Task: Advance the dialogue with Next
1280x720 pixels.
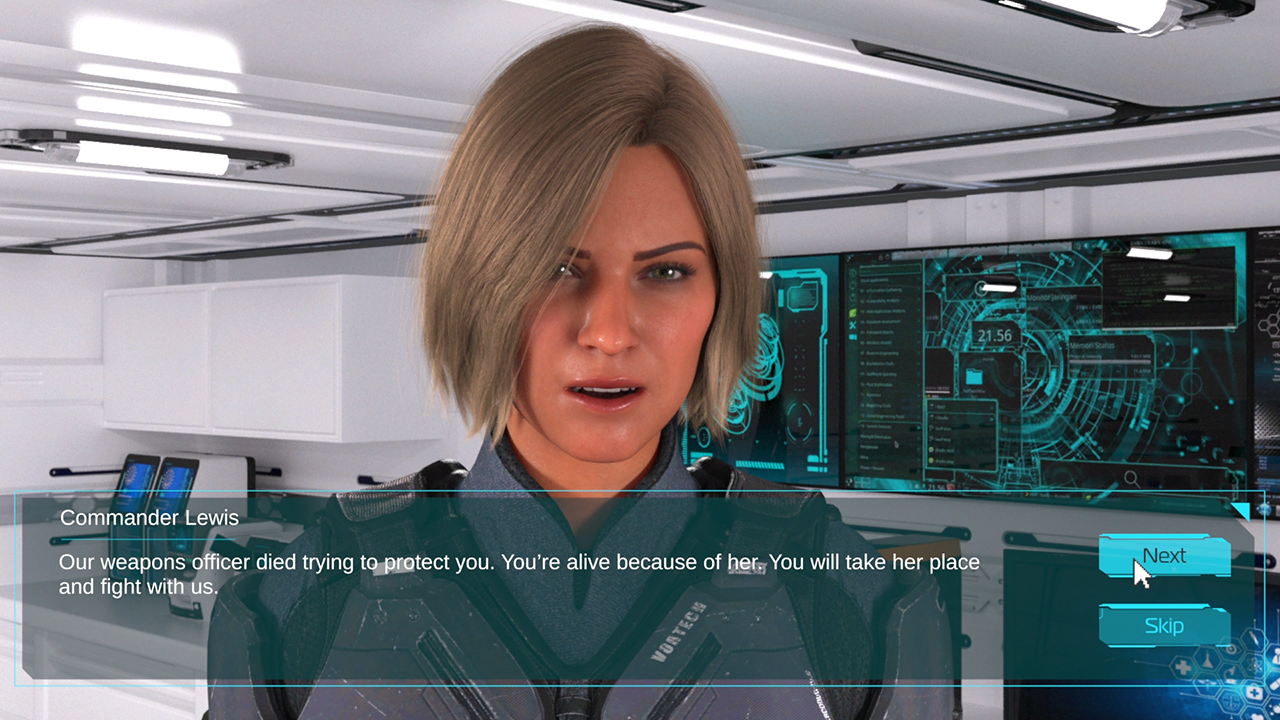Action: point(1164,556)
